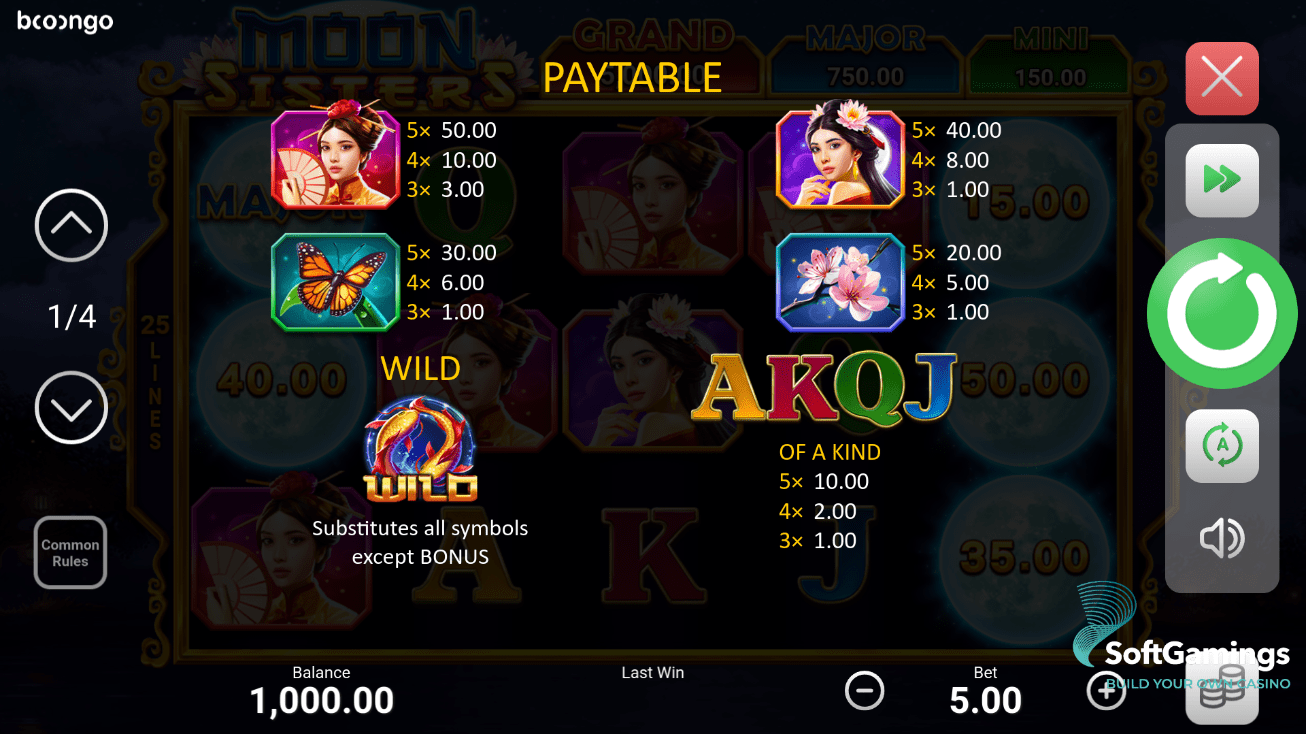
Task: Open the Common Rules section
Action: (70, 552)
